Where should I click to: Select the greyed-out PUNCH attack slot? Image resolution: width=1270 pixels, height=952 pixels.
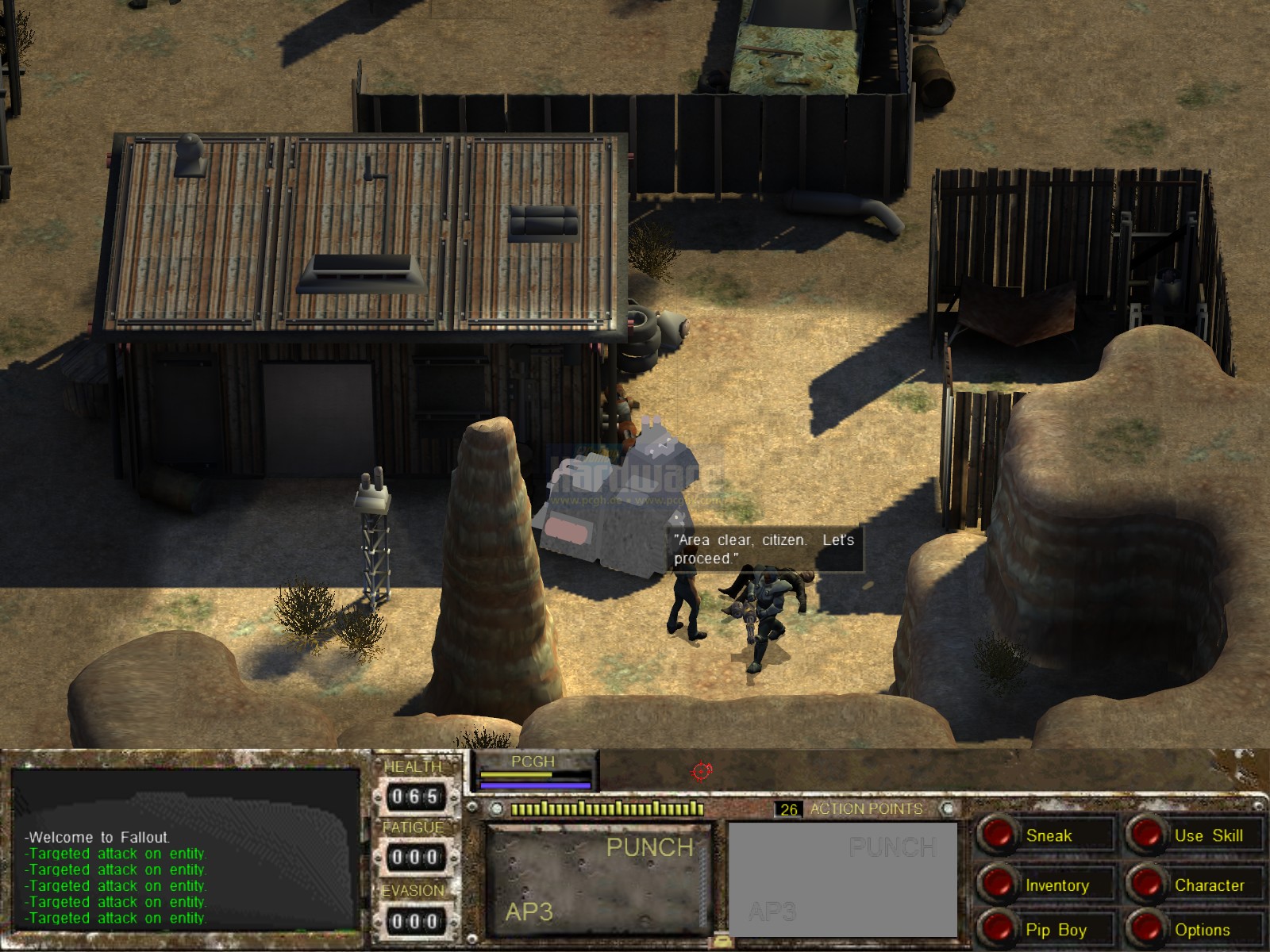[x=842, y=878]
